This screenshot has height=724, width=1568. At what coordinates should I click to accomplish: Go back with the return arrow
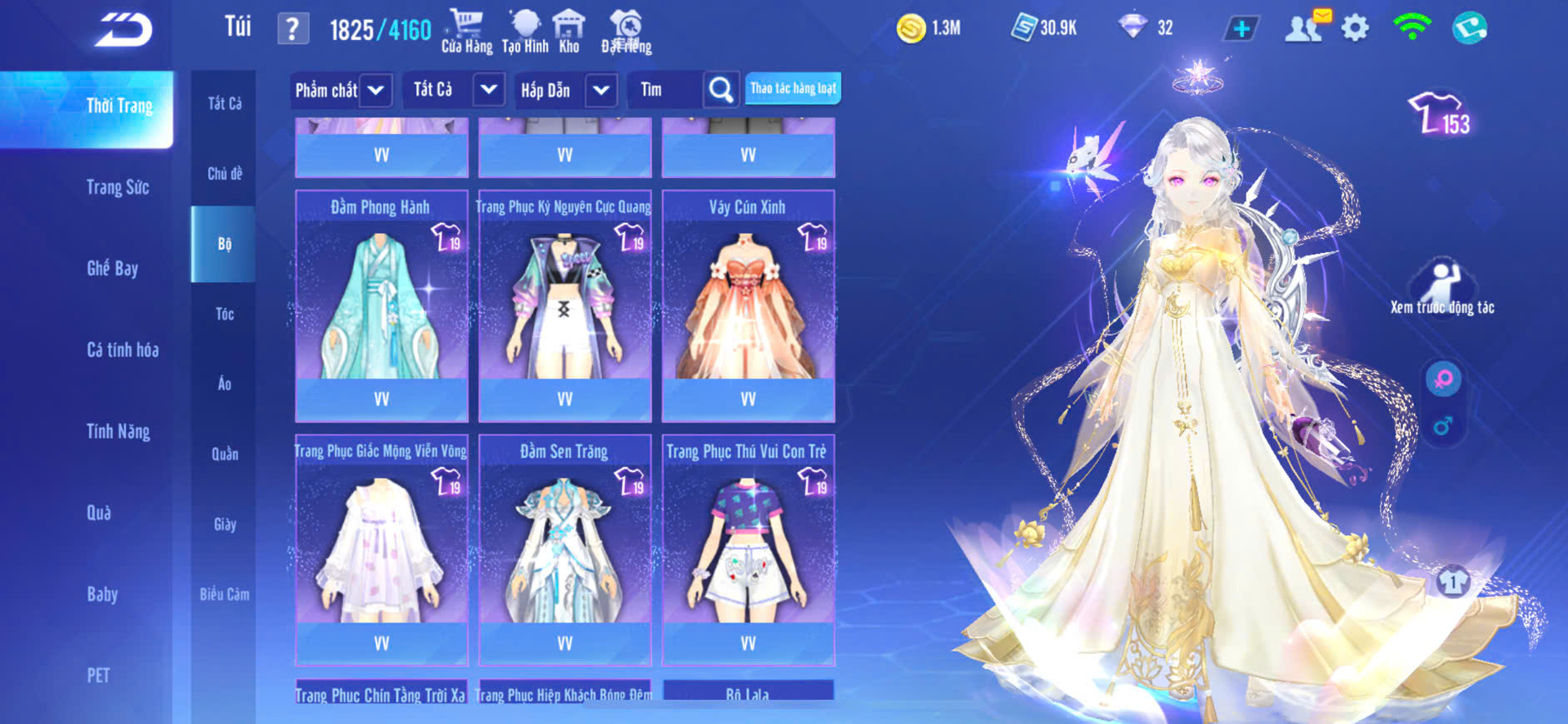(123, 30)
